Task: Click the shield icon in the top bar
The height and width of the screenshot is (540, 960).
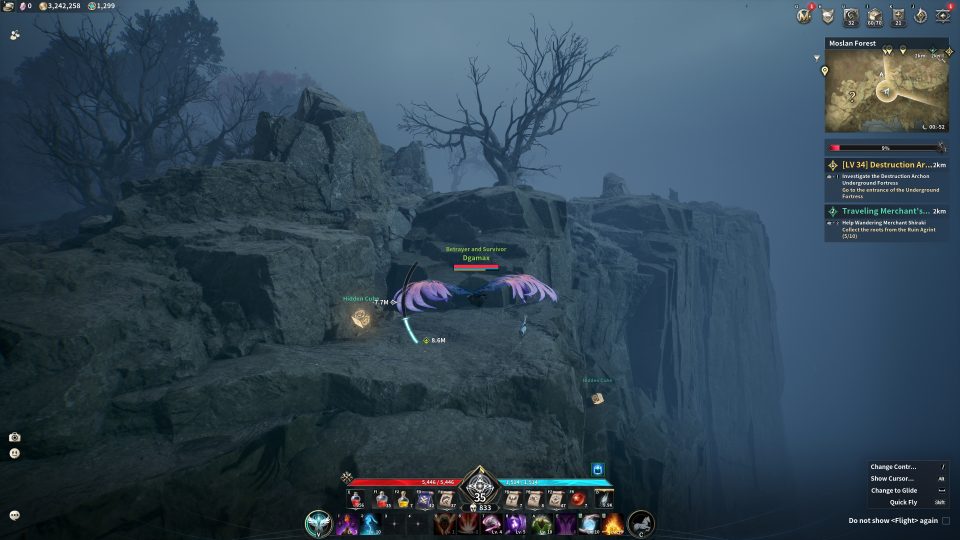Action: pyautogui.click(x=827, y=16)
